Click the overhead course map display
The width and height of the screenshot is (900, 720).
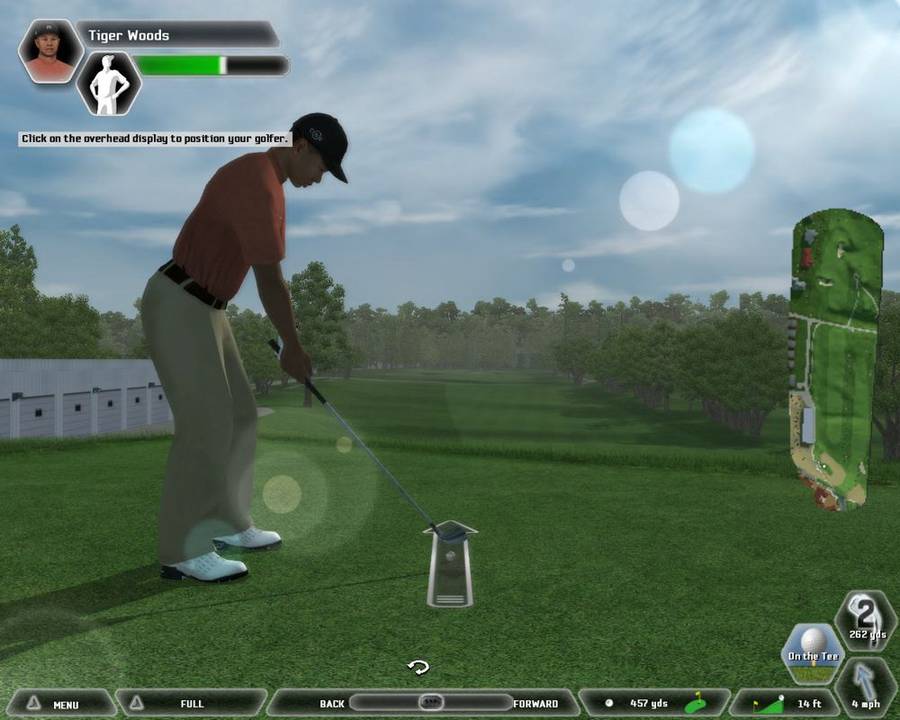(x=837, y=359)
